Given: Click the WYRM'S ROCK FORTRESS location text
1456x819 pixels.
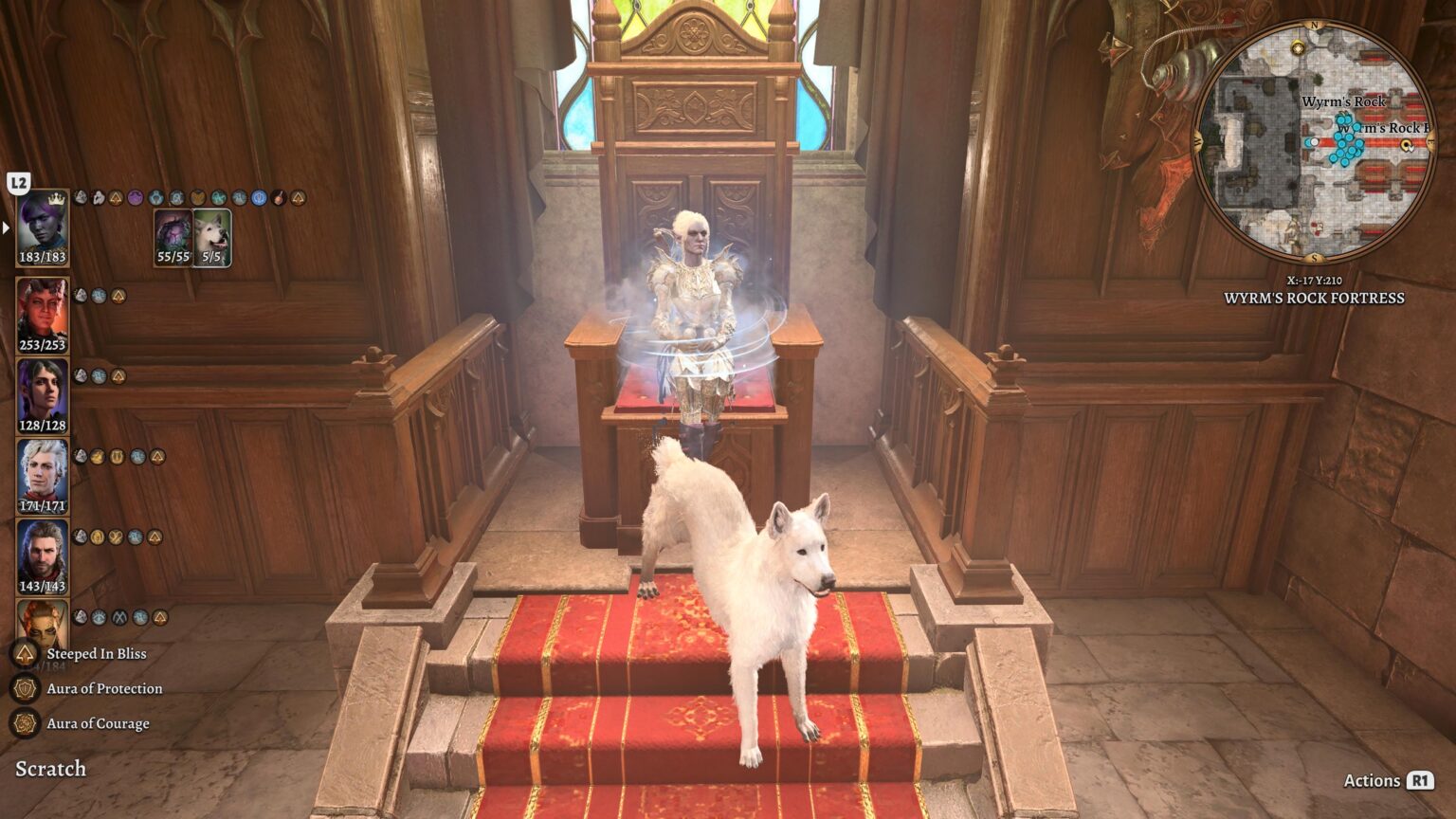Looking at the screenshot, I should pyautogui.click(x=1315, y=298).
